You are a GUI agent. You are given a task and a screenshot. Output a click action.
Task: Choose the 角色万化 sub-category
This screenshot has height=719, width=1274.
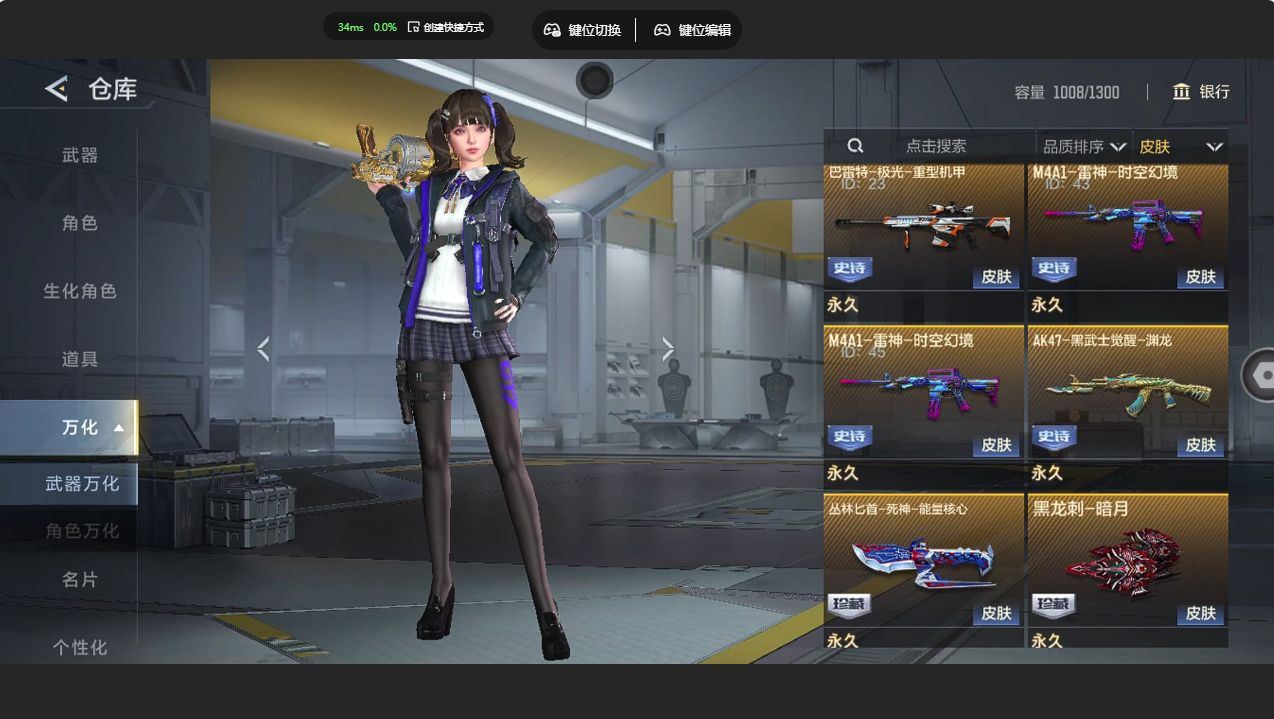pyautogui.click(x=82, y=531)
